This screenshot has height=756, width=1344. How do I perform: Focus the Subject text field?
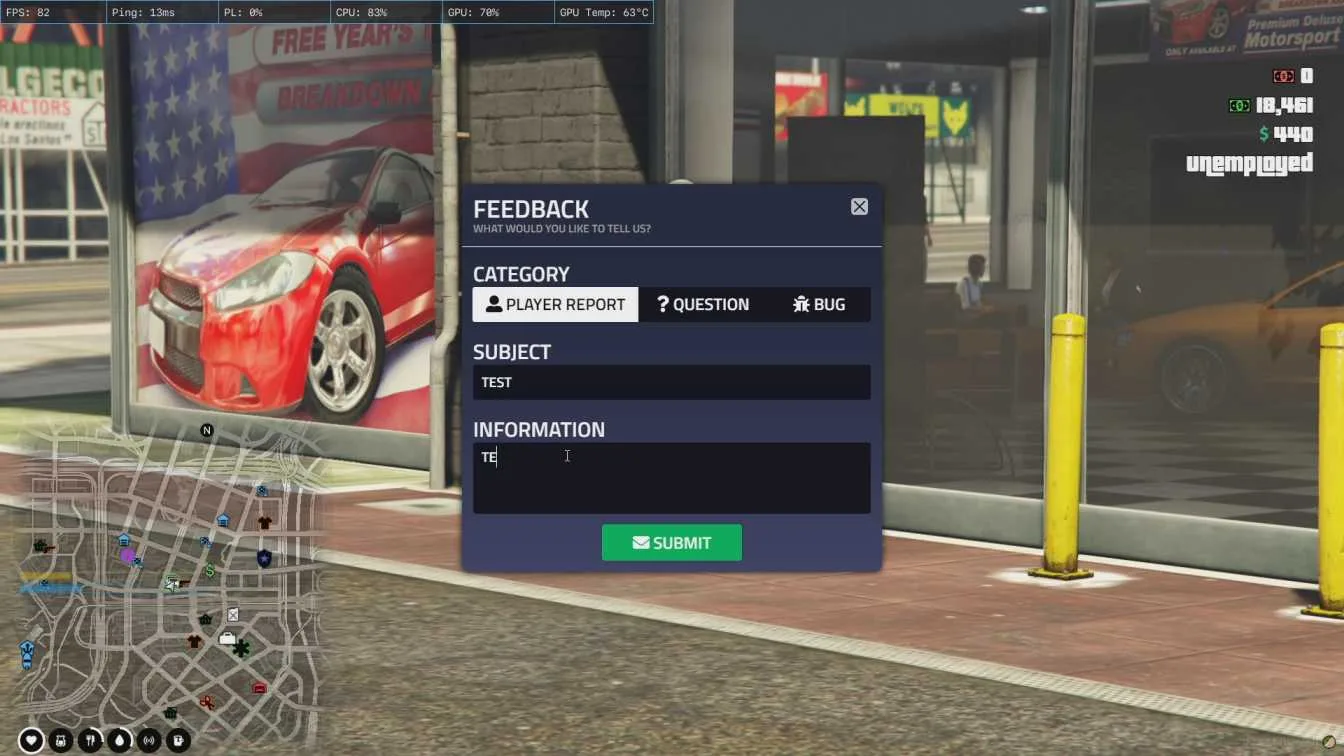pos(671,383)
